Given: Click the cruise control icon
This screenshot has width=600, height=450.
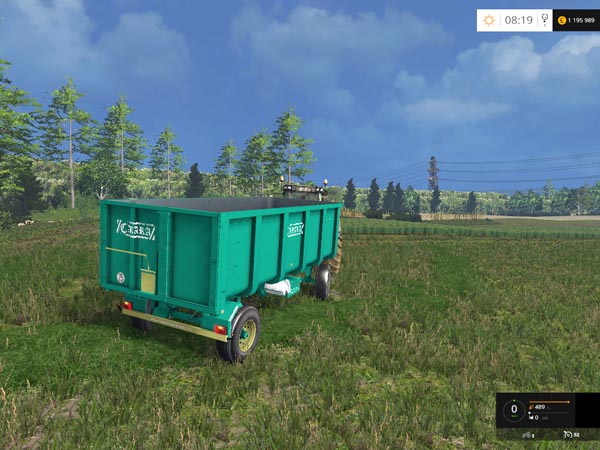Looking at the screenshot, I should [x=566, y=434].
